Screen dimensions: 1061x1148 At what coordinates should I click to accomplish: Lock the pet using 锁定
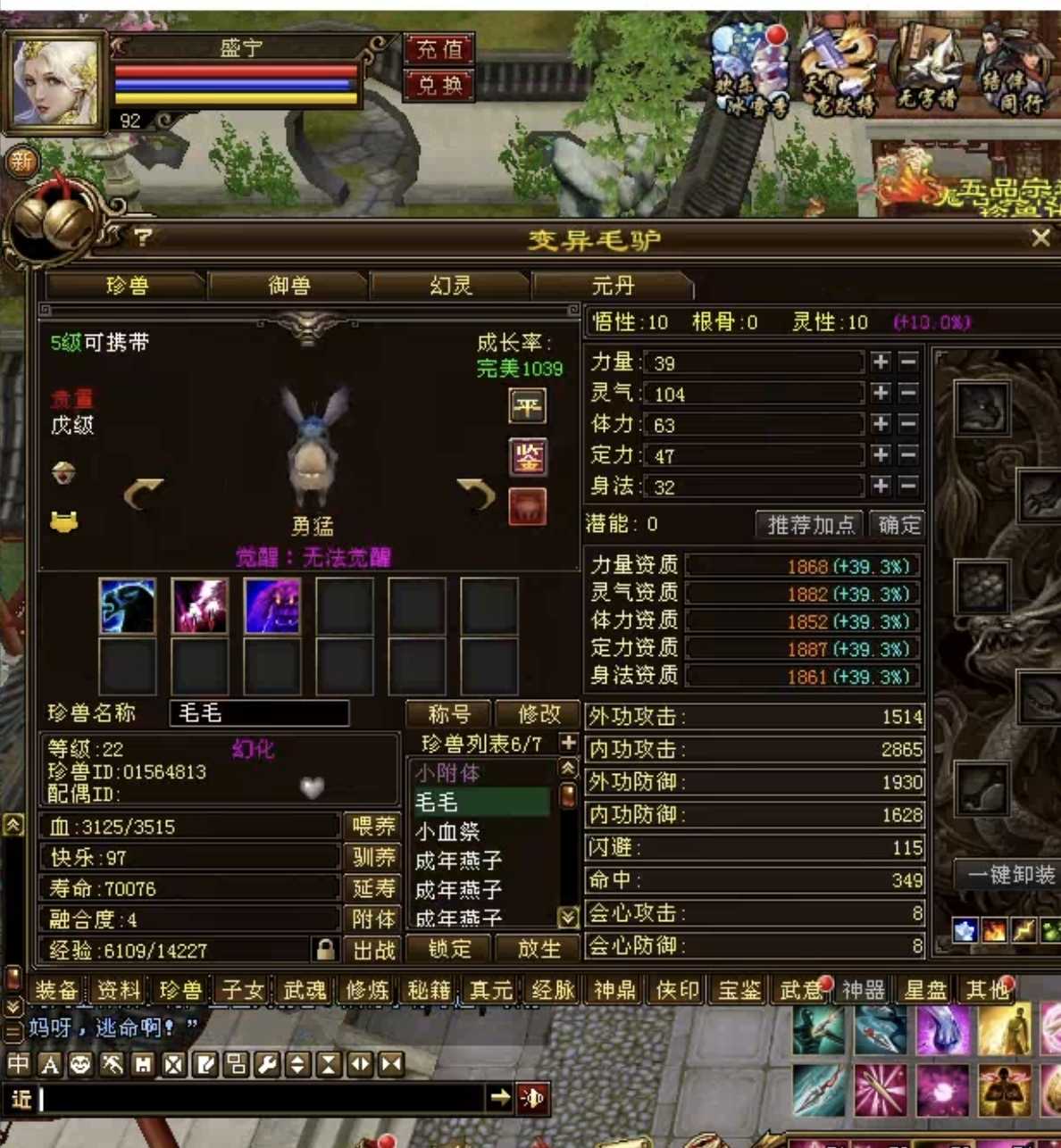(x=449, y=948)
